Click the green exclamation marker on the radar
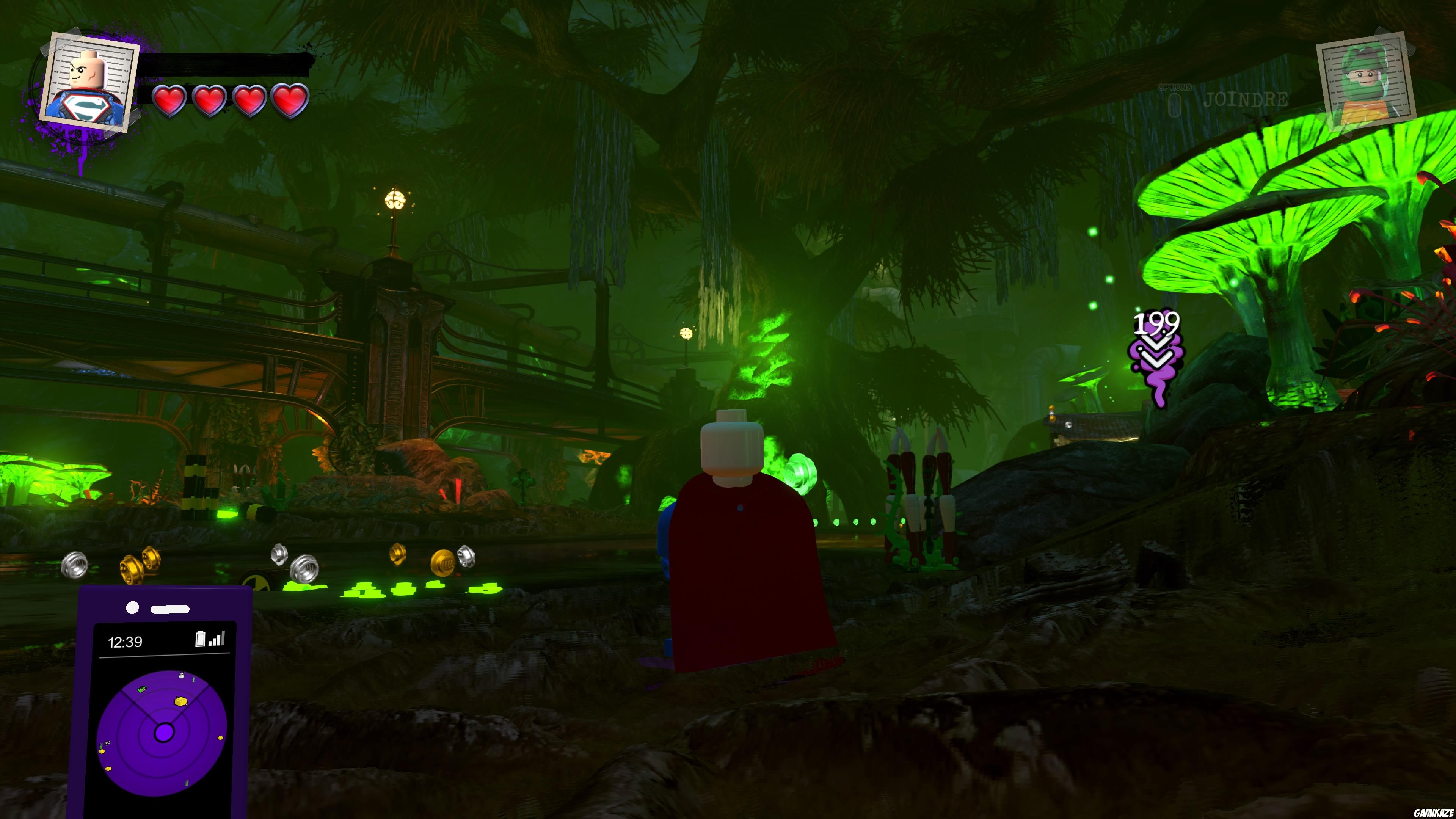This screenshot has height=819, width=1456. 193,679
